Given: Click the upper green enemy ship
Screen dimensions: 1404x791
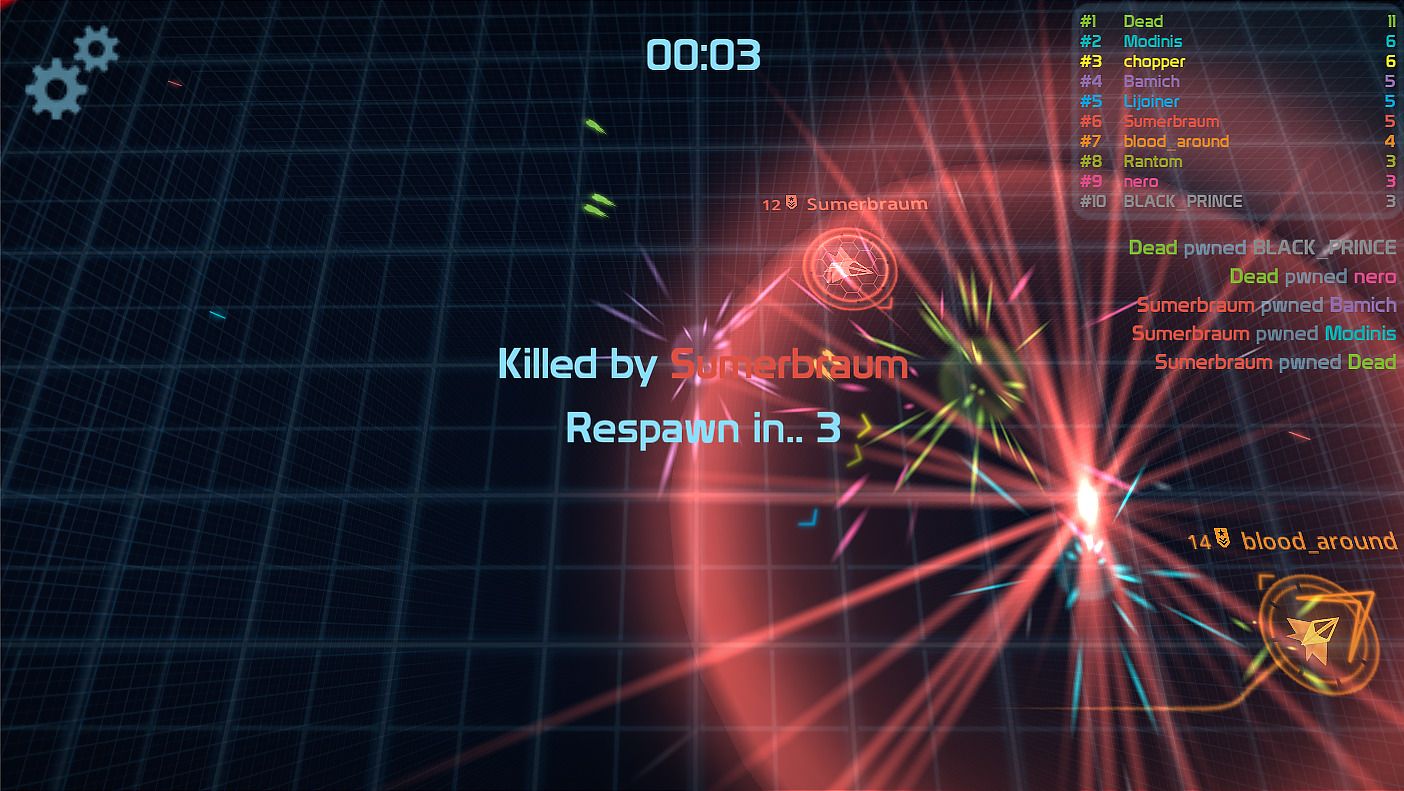Looking at the screenshot, I should tap(594, 124).
